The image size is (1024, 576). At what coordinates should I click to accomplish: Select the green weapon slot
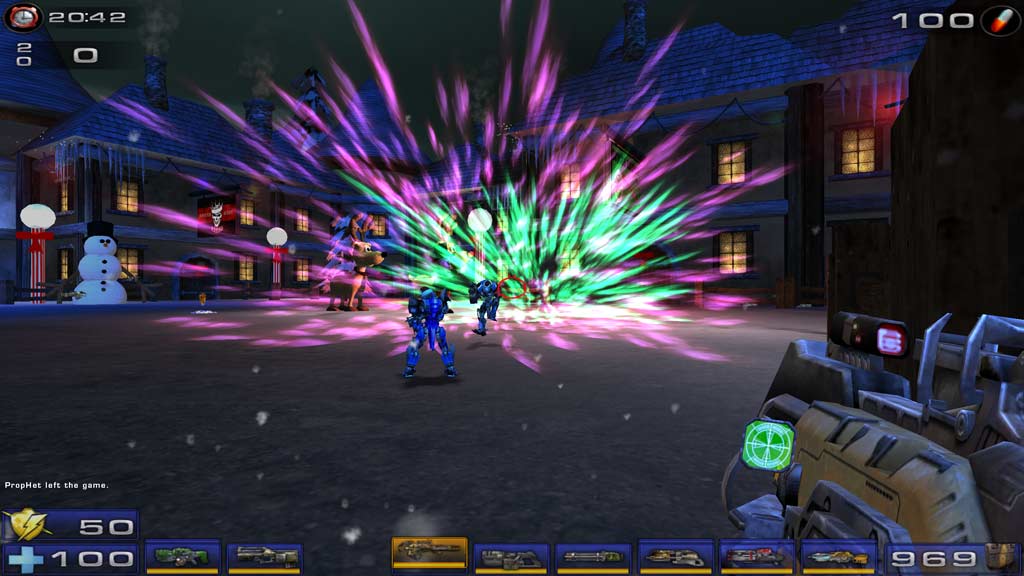(182, 557)
